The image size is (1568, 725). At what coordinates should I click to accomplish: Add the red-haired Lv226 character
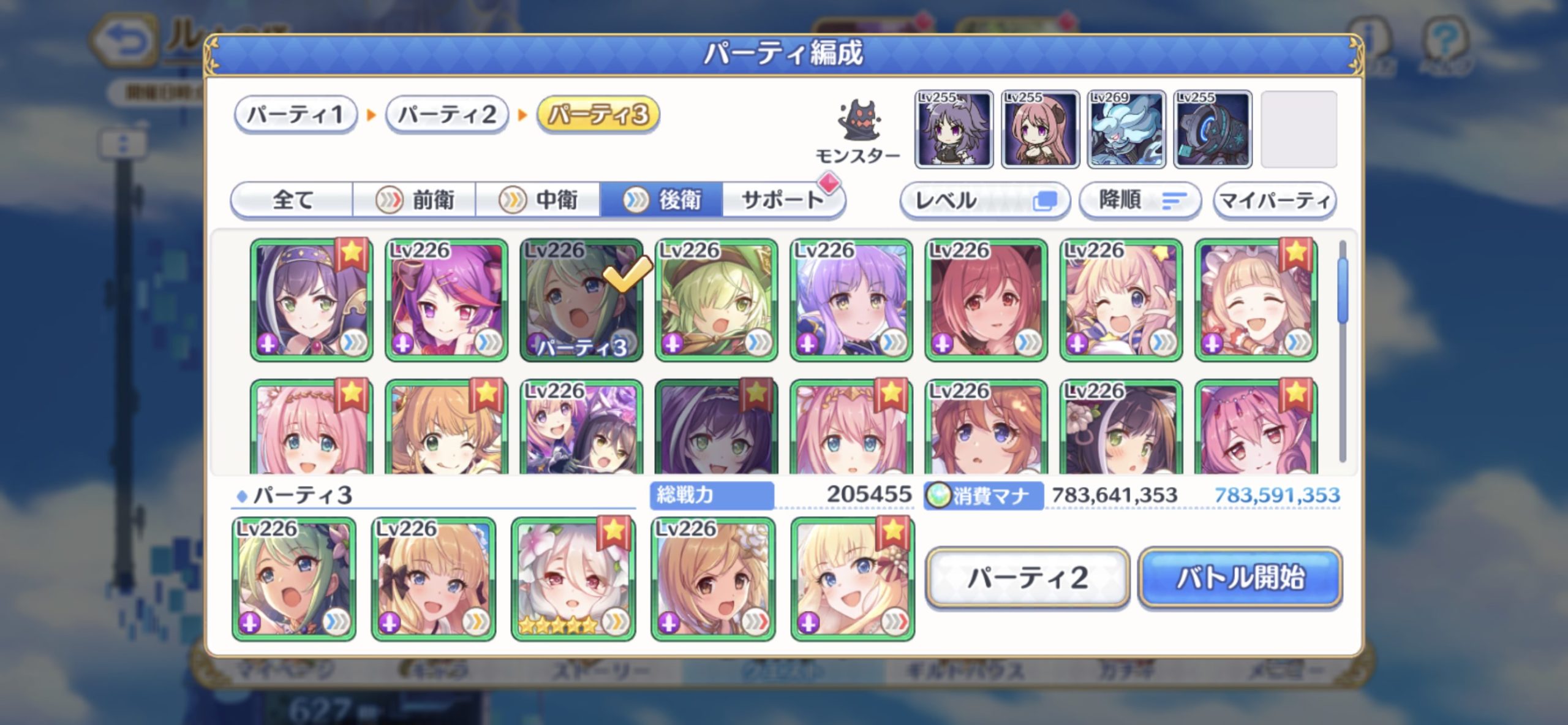coord(986,300)
